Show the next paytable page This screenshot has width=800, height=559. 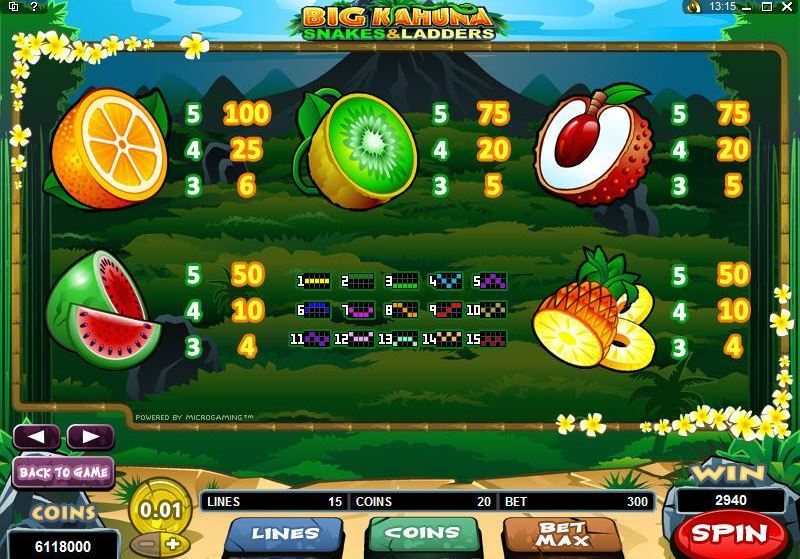pos(89,437)
